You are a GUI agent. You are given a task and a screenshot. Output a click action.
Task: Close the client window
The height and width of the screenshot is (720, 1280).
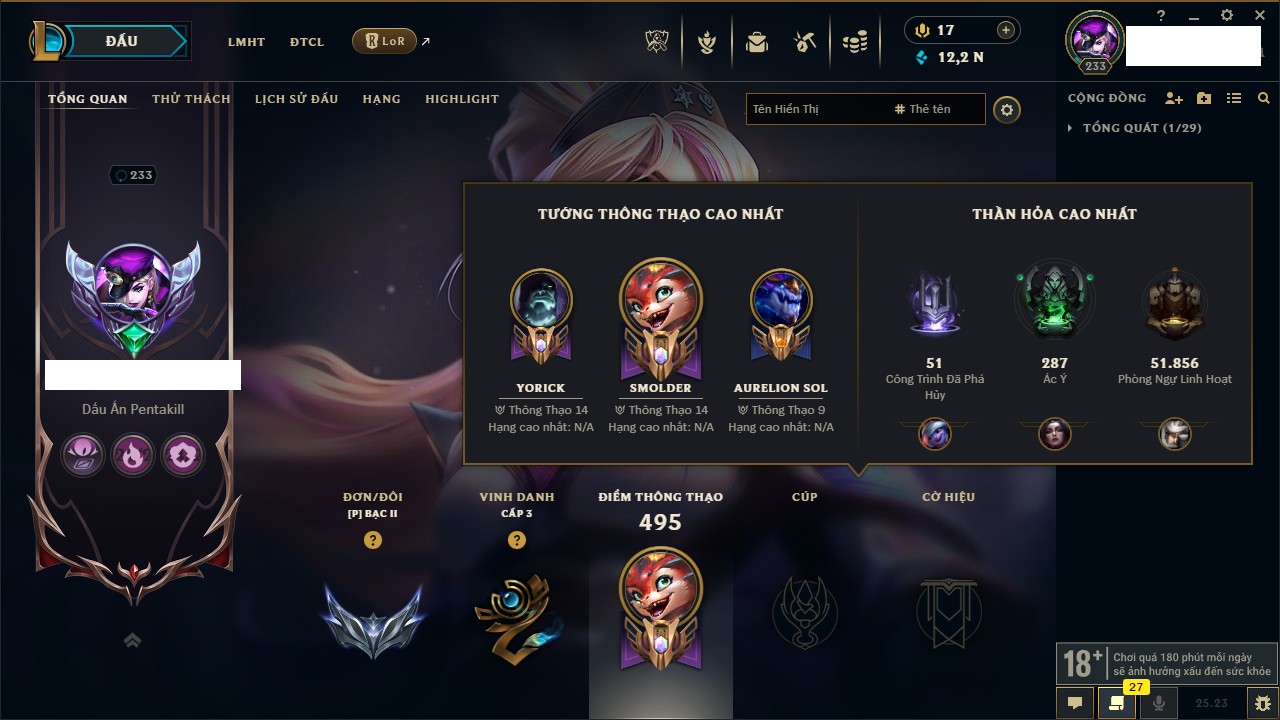tap(1255, 15)
